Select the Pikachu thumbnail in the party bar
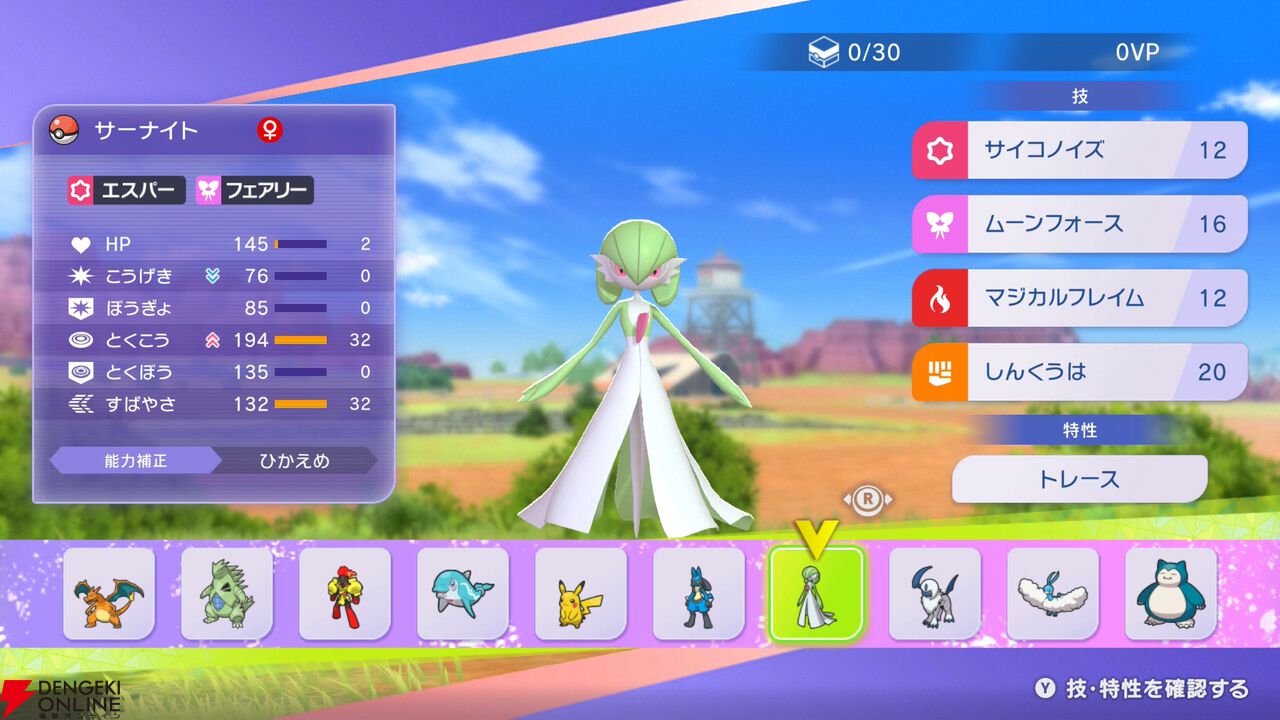The width and height of the screenshot is (1280, 720). (x=580, y=592)
